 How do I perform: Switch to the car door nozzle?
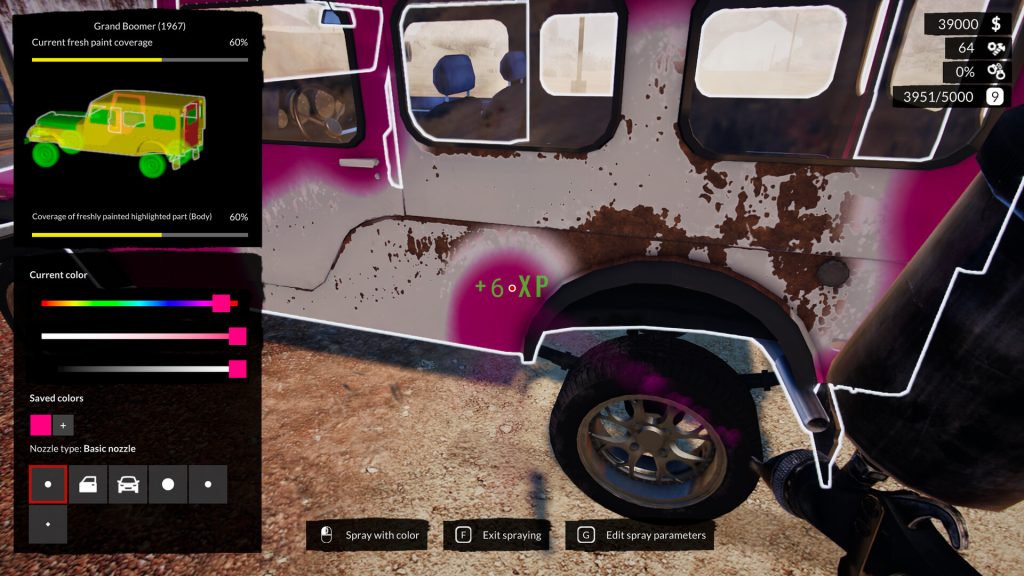tap(88, 484)
